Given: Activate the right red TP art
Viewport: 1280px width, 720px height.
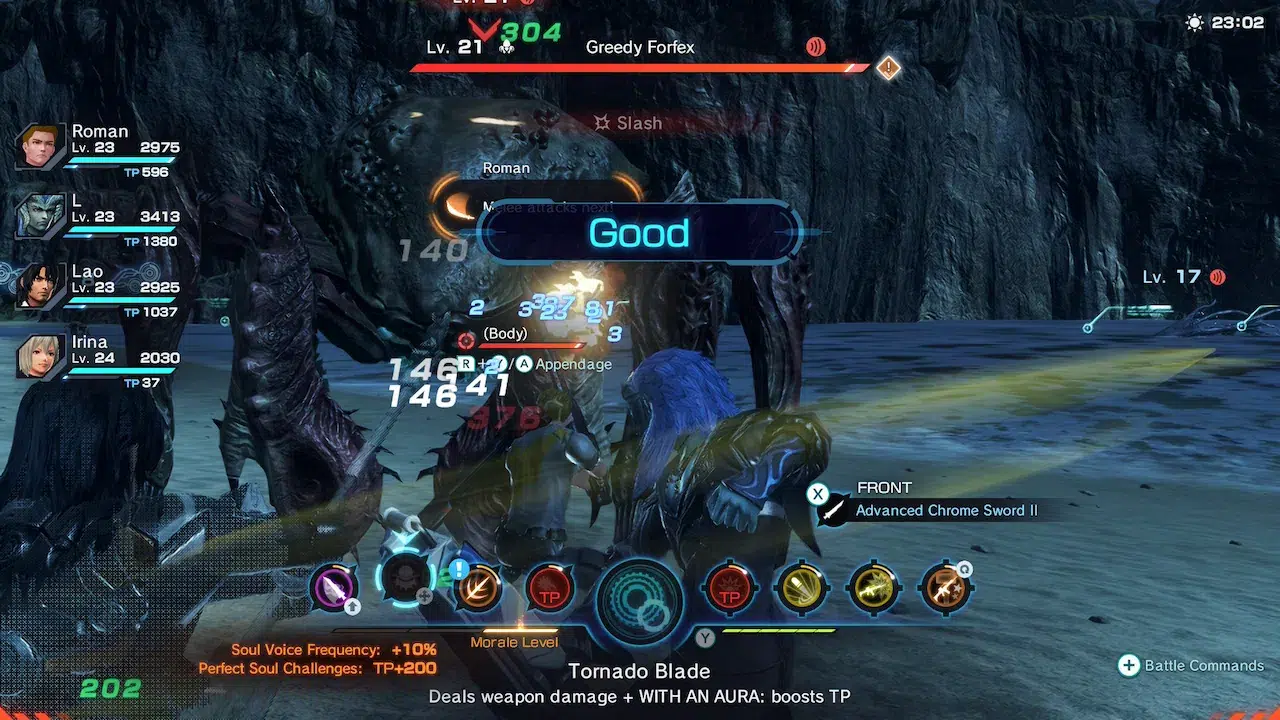Looking at the screenshot, I should (730, 588).
